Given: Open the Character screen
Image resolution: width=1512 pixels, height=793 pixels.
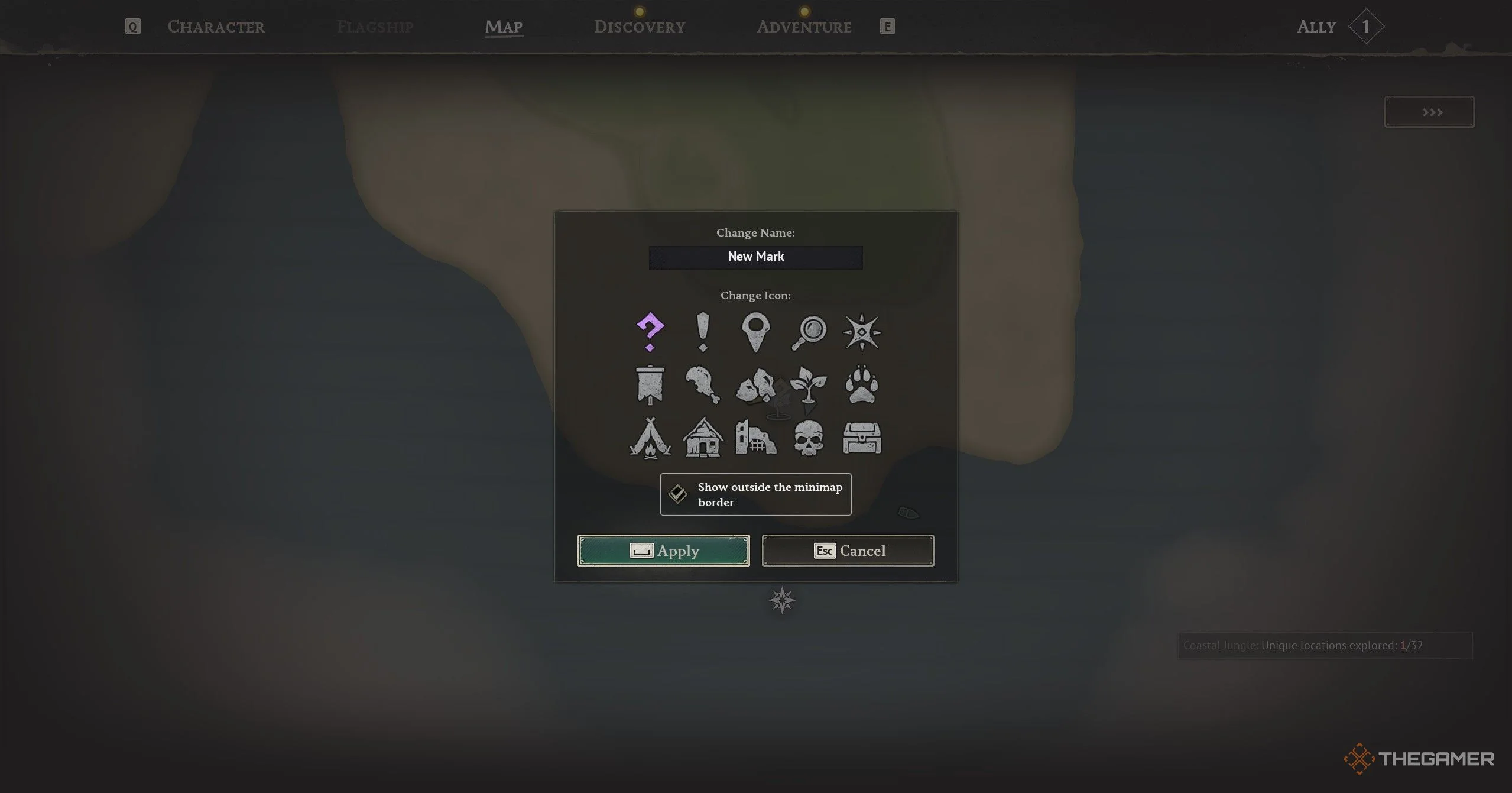Looking at the screenshot, I should (x=216, y=27).
